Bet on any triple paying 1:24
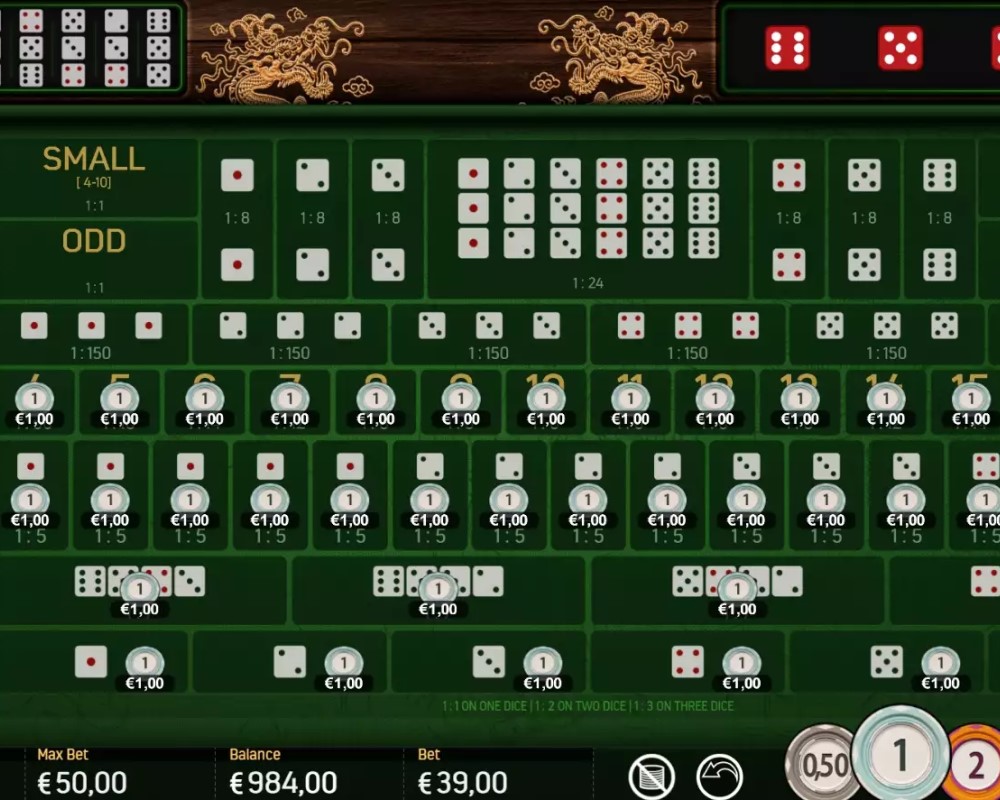 588,219
